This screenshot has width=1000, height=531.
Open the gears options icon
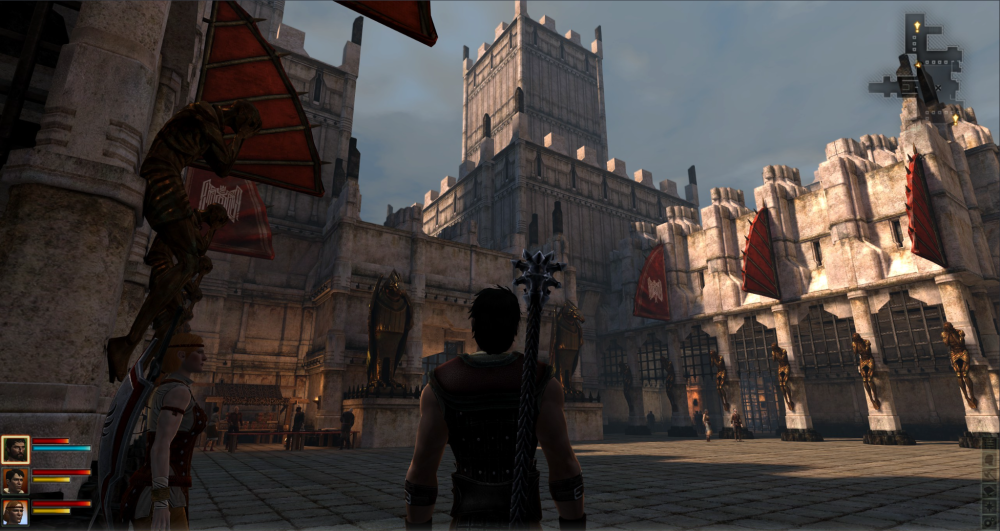click(990, 523)
